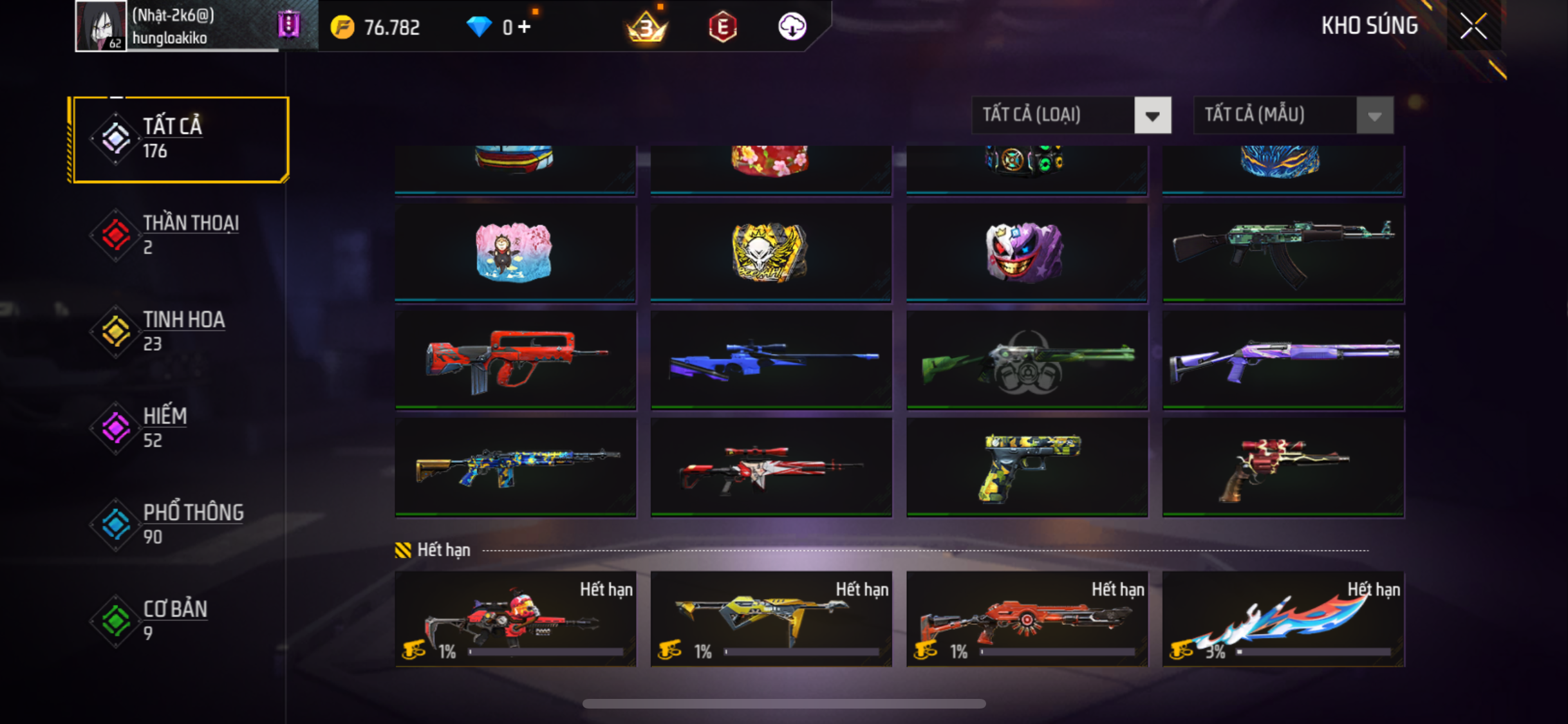Select the Tất Cả category tab

(180, 139)
